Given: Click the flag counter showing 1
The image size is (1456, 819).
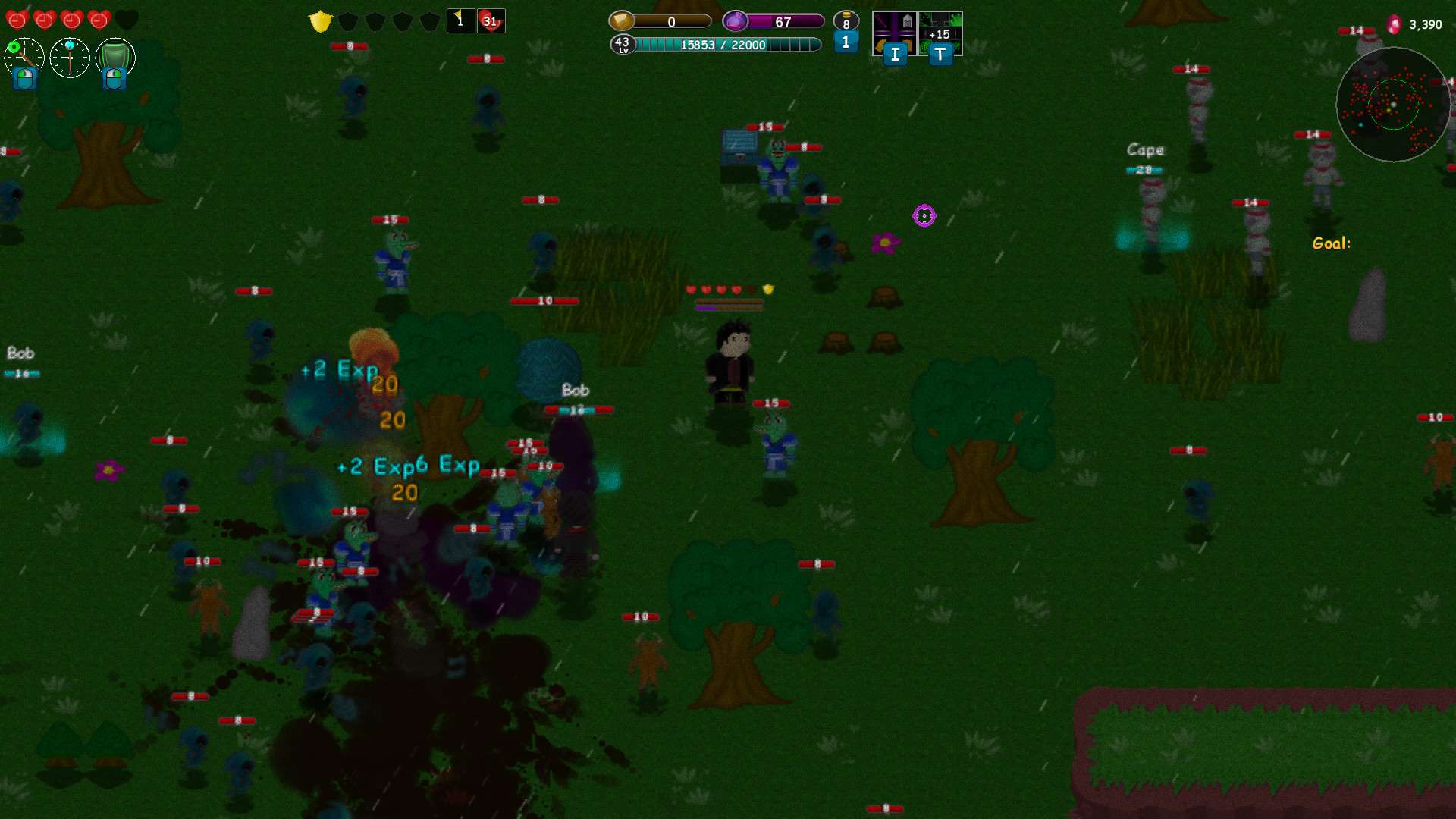Looking at the screenshot, I should pos(460,20).
